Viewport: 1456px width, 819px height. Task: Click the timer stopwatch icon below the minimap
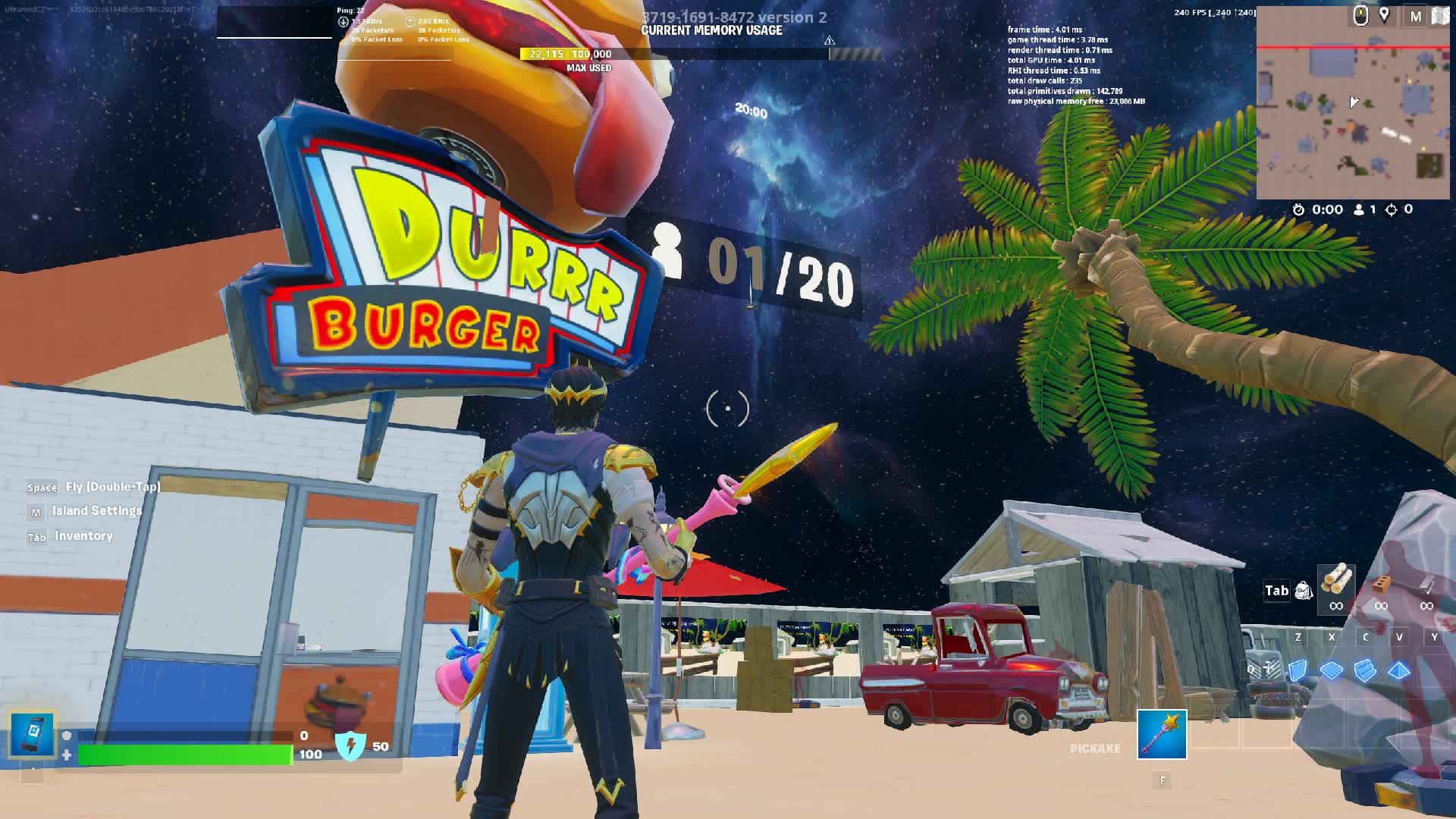point(1298,209)
